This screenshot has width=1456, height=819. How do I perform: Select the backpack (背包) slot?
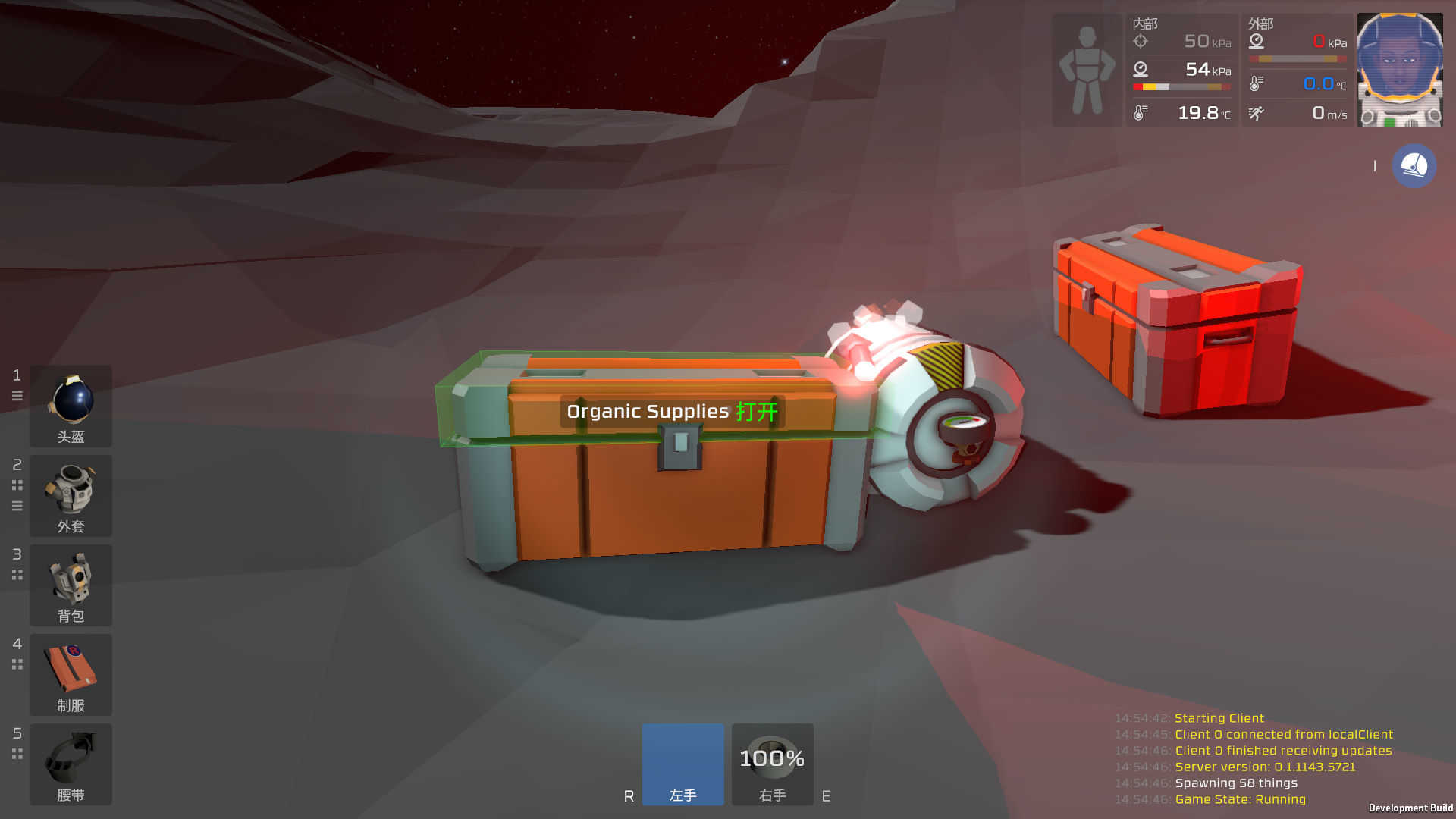click(x=71, y=585)
